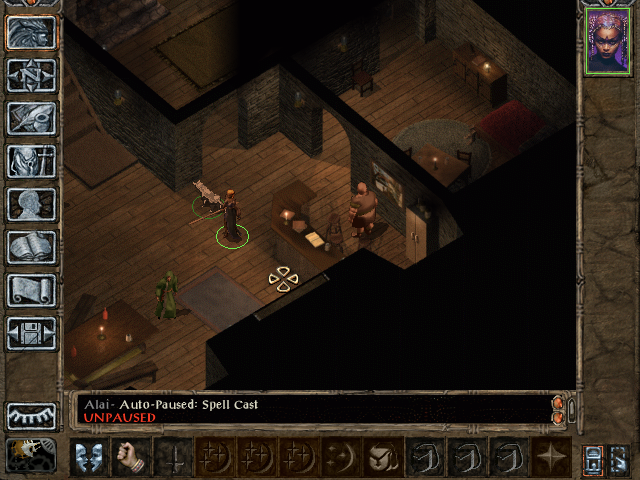The height and width of the screenshot is (480, 640).
Task: Open the priest scroll
Action: pyautogui.click(x=31, y=289)
